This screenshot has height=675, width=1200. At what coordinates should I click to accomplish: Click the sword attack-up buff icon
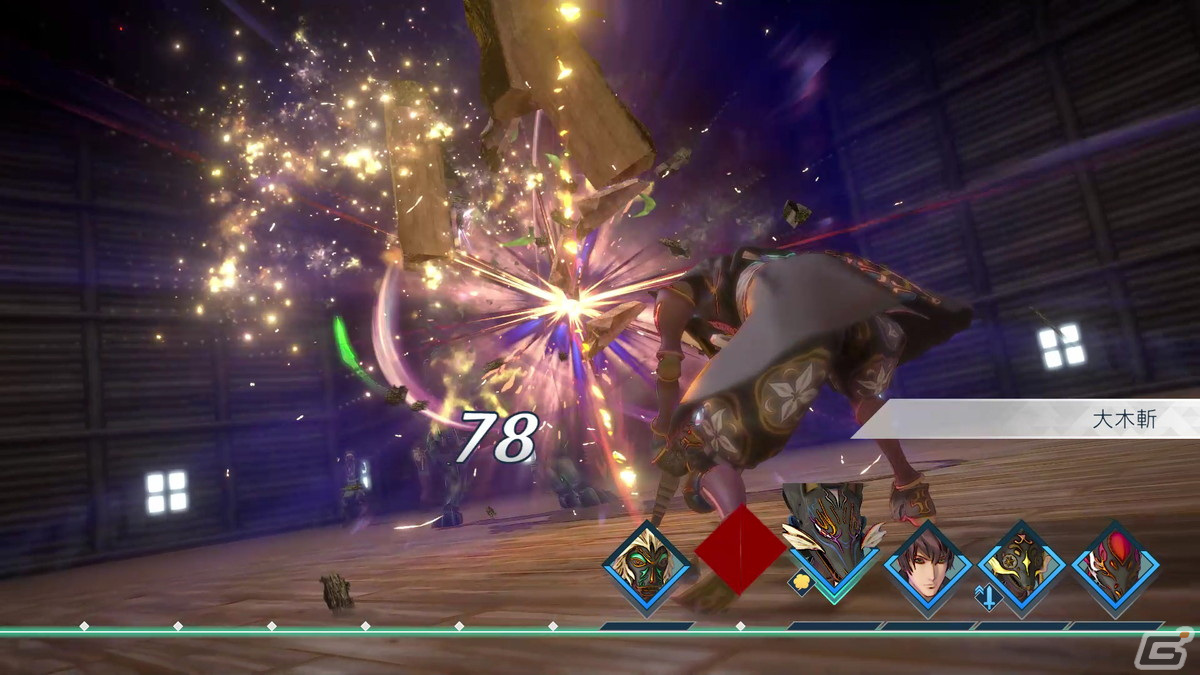tap(987, 596)
